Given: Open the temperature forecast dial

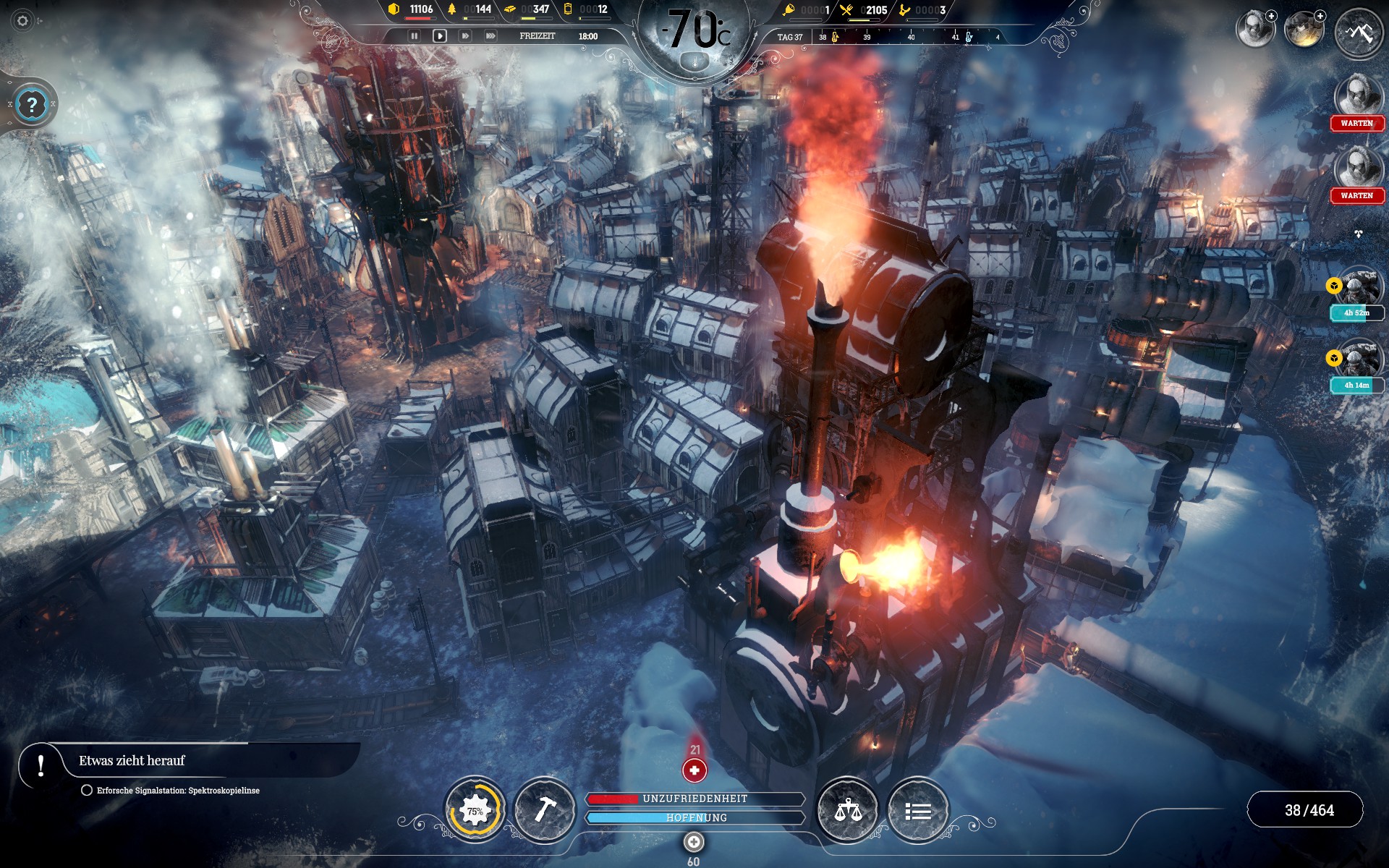Looking at the screenshot, I should point(696,35).
